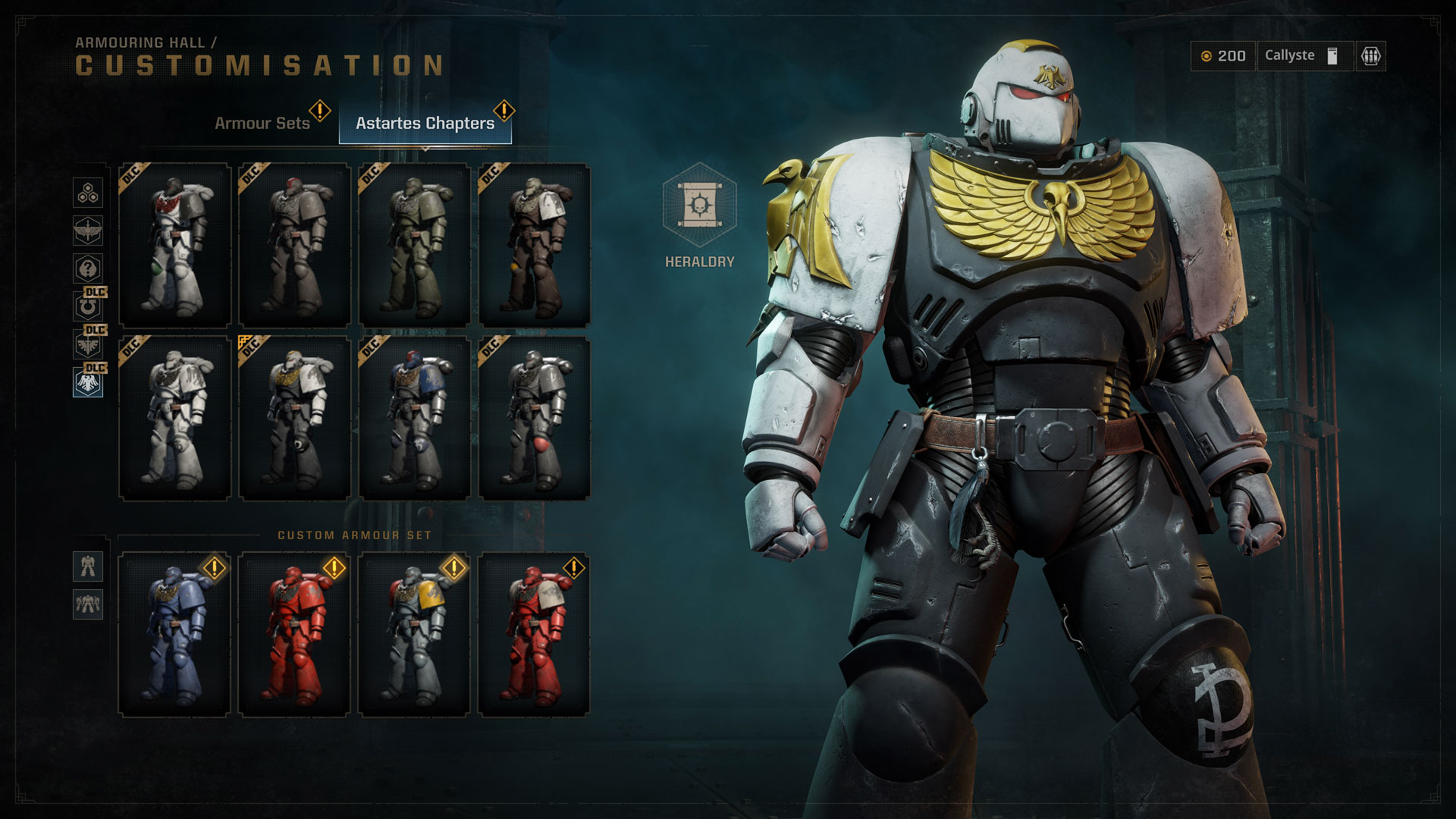Select the blue-helmeted armour set thumbnail
Screen dimensions: 1456x819
click(413, 421)
